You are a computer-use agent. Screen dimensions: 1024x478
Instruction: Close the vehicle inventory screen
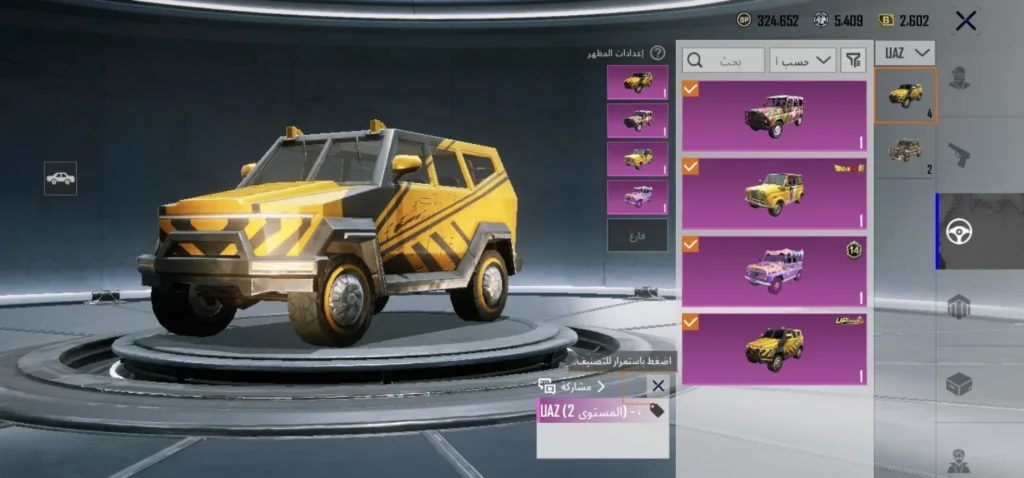tap(965, 20)
